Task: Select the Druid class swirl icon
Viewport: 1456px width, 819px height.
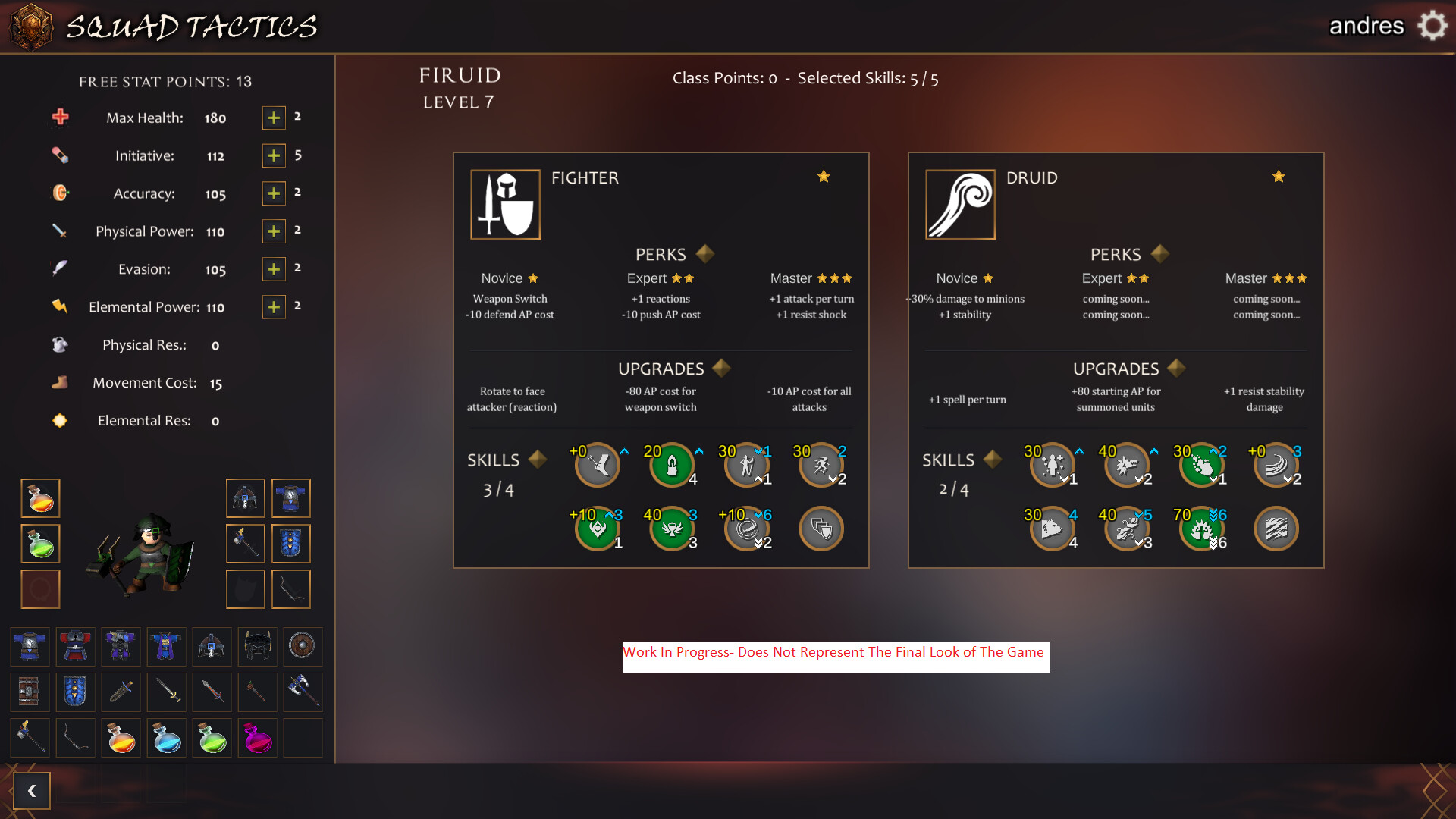Action: (959, 203)
